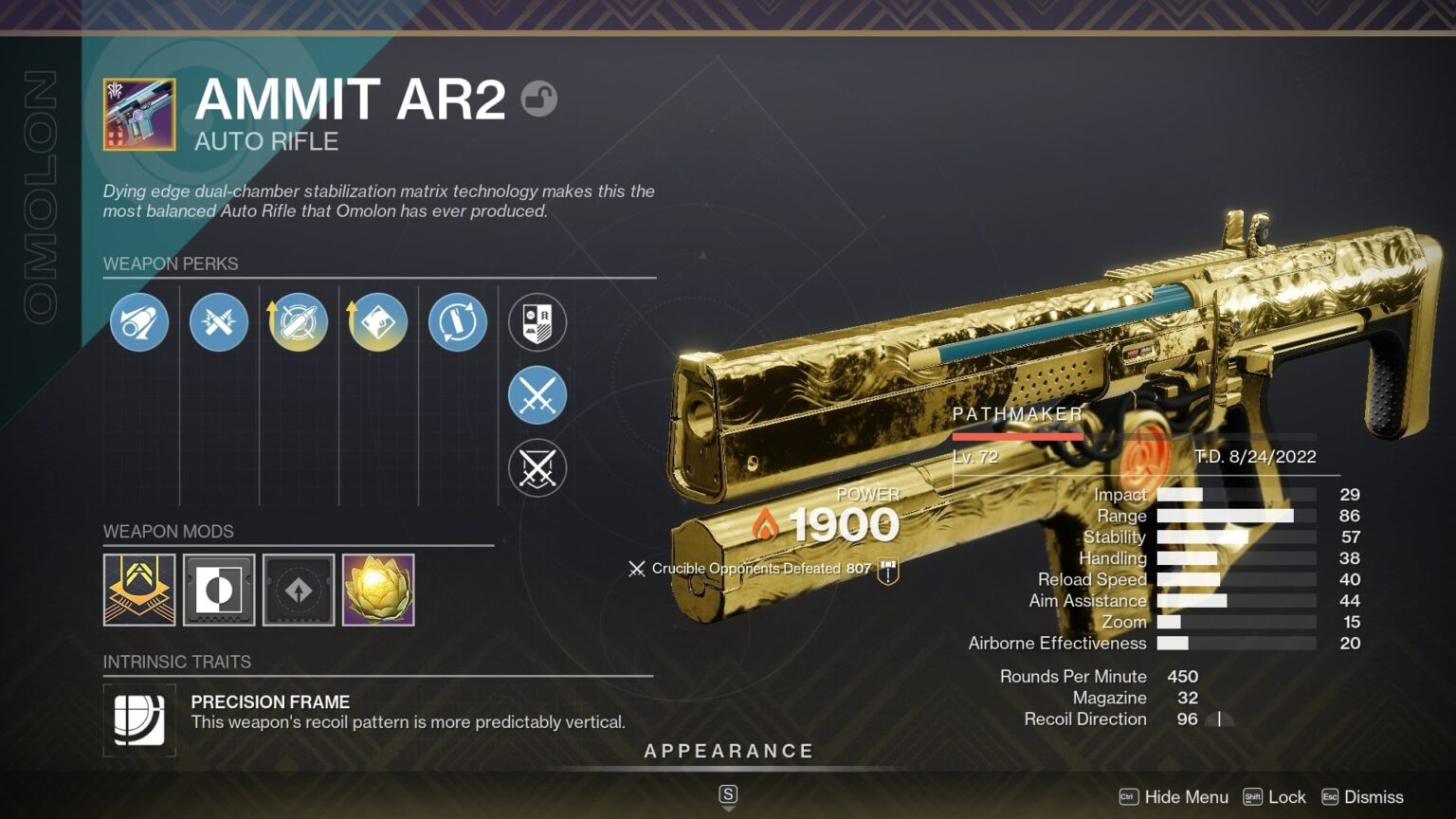The width and height of the screenshot is (1456, 819).
Task: Click the Precision Frame intrinsic trait icon
Action: 138,719
